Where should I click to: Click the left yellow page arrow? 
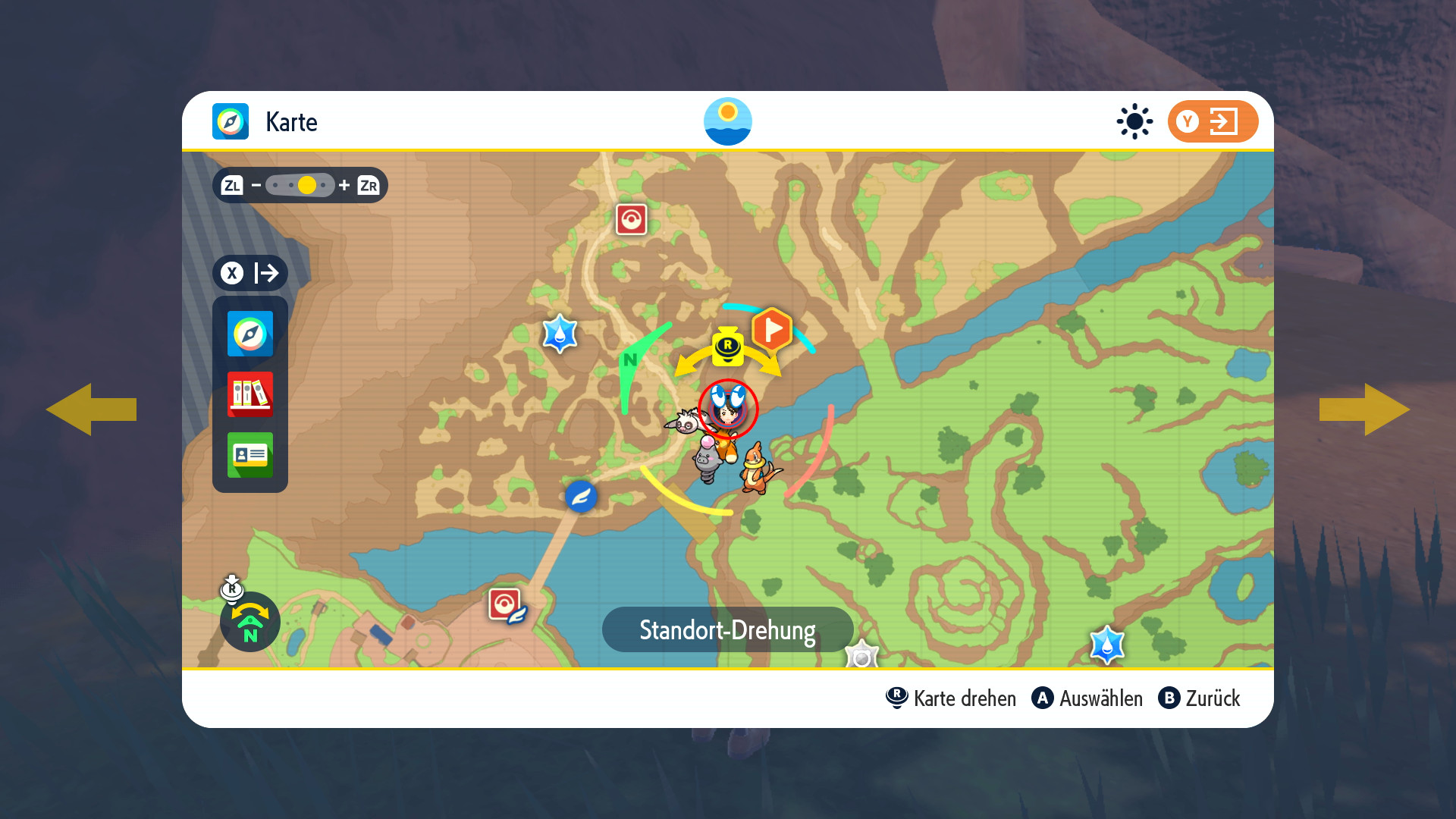pyautogui.click(x=91, y=409)
